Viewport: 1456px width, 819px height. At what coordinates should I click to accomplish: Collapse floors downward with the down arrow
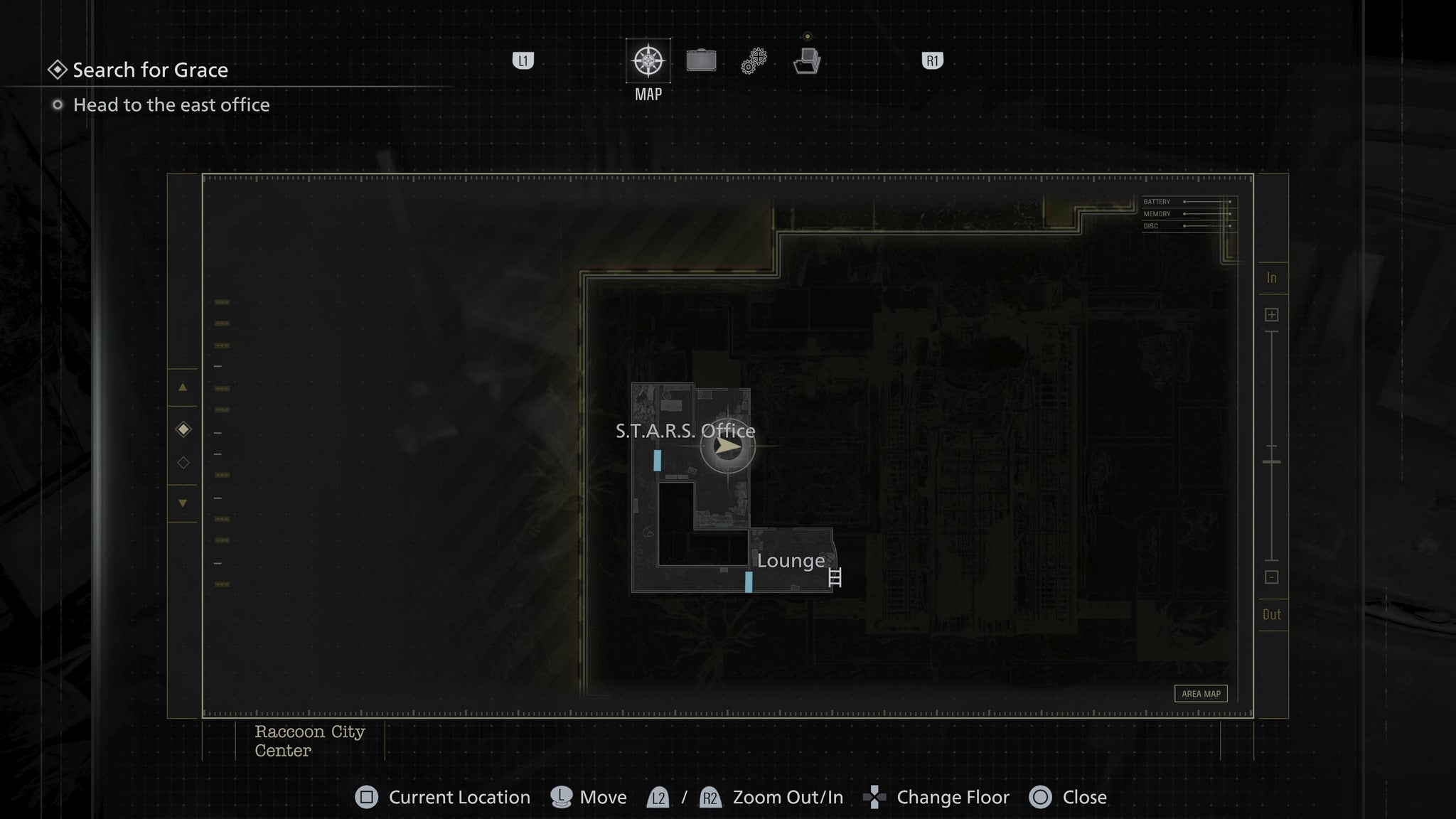pyautogui.click(x=183, y=501)
